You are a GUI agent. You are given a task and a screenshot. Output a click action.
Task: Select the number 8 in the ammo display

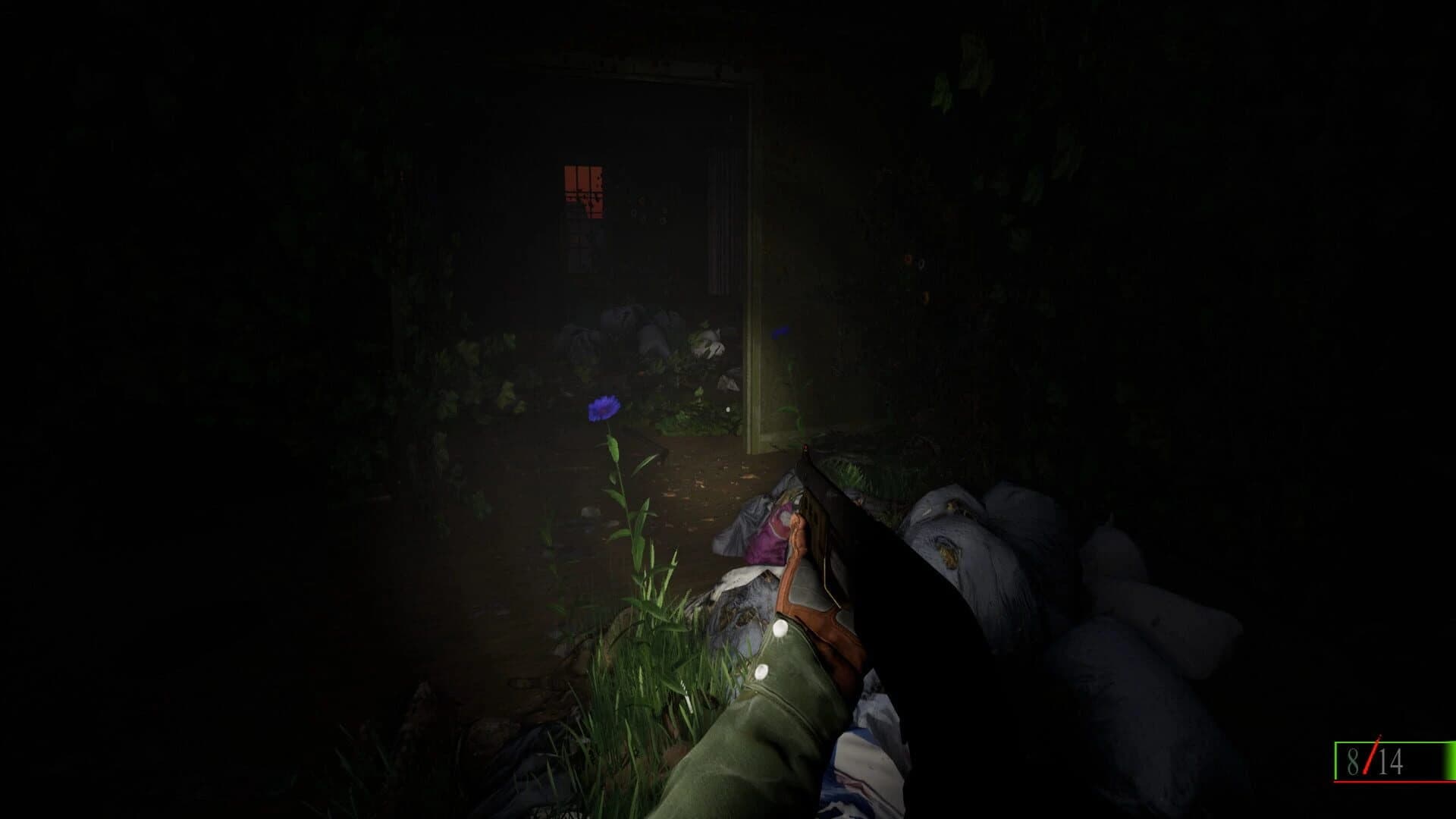click(x=1353, y=761)
